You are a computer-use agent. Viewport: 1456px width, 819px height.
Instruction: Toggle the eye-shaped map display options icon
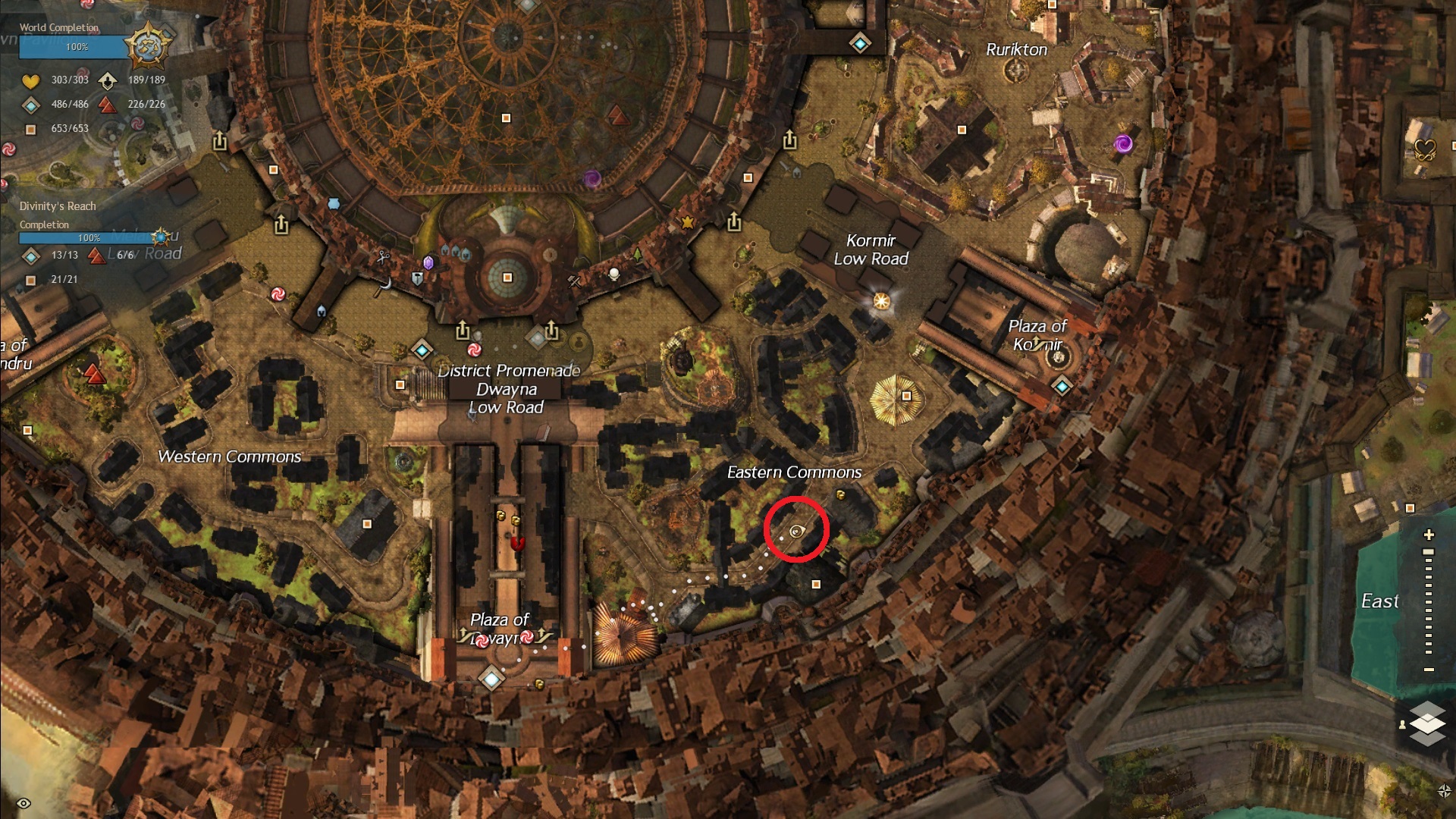(24, 803)
